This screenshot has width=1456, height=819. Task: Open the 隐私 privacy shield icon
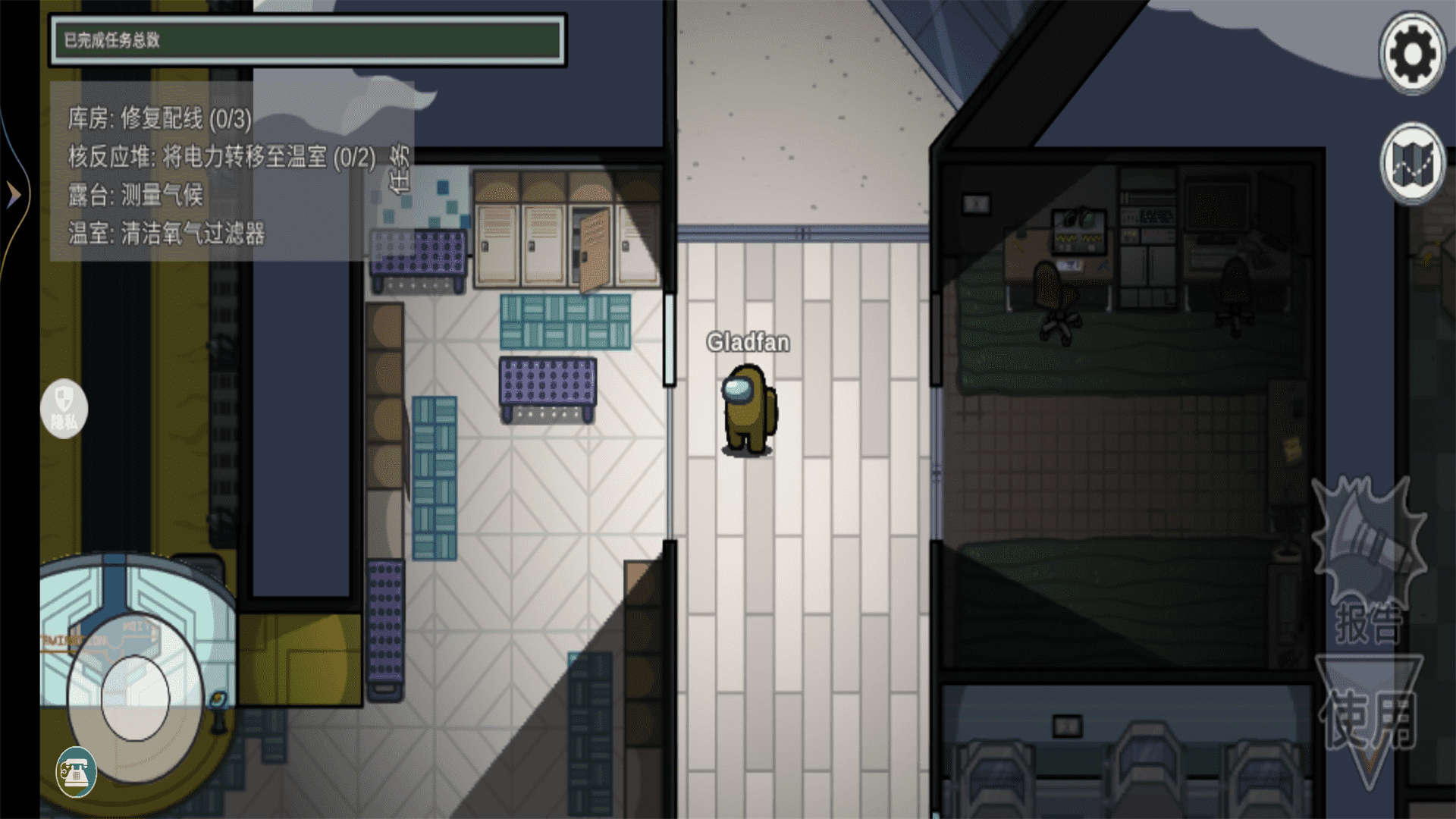64,409
